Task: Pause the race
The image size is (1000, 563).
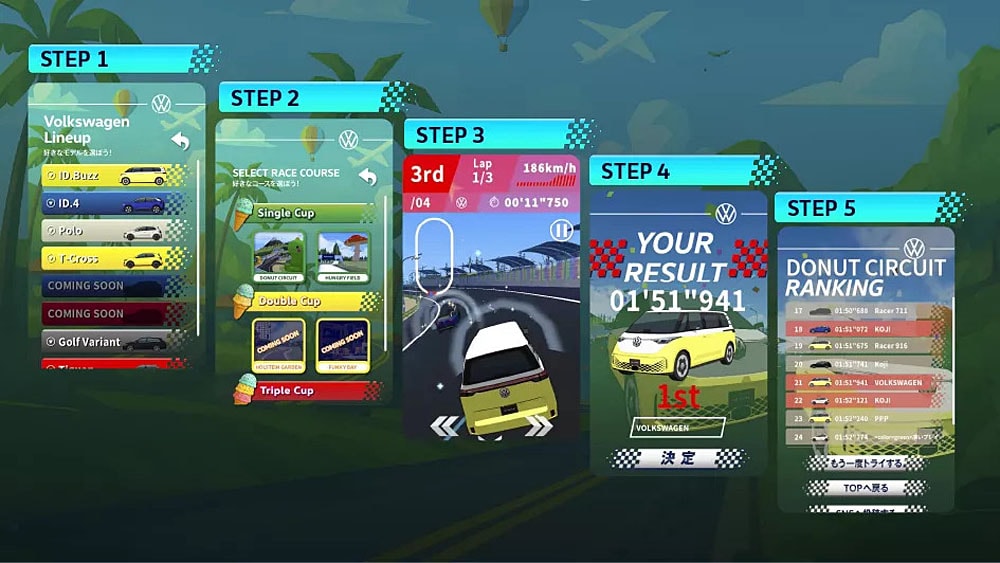Action: pyautogui.click(x=563, y=231)
